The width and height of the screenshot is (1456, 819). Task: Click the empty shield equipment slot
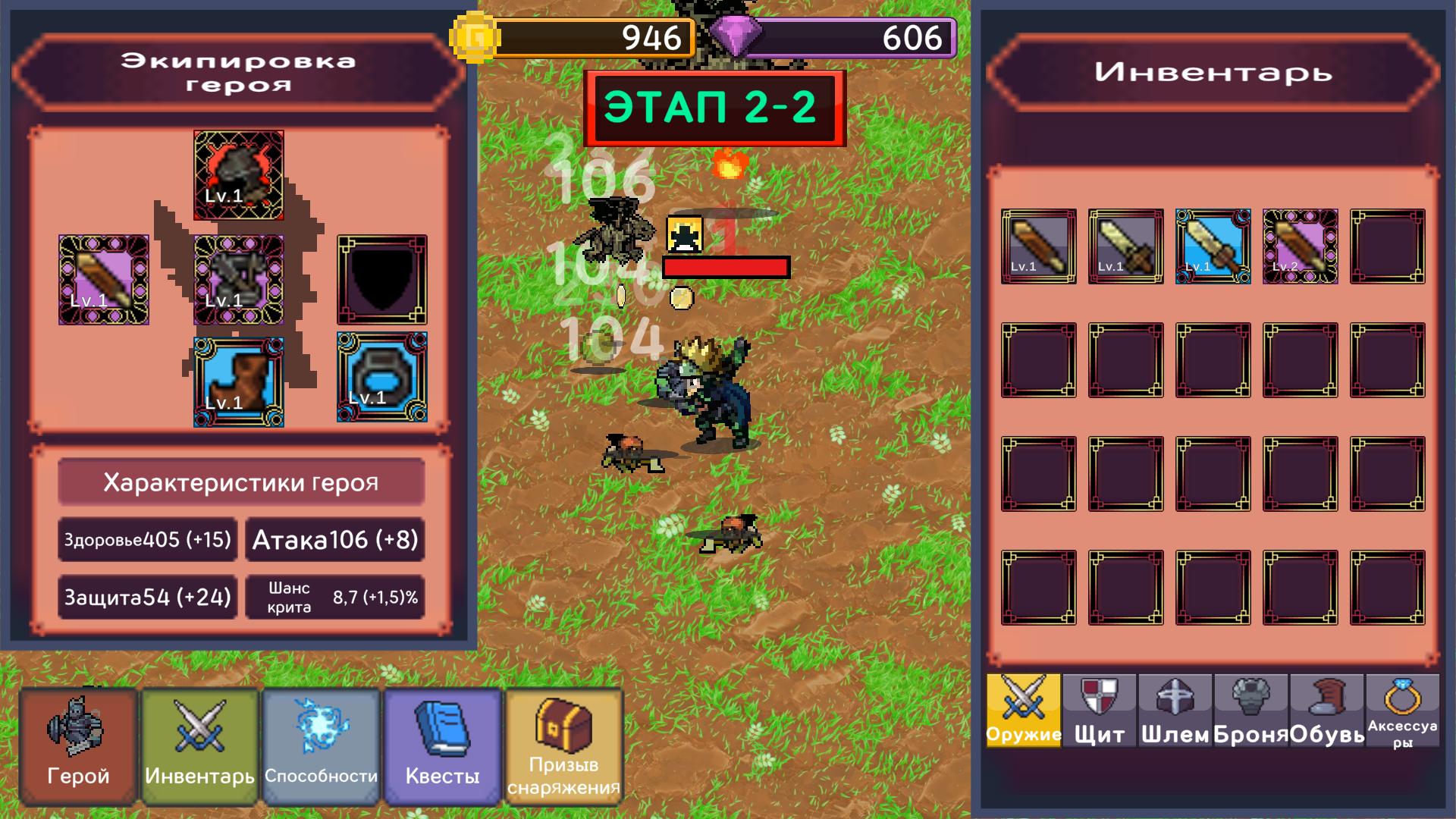pos(381,281)
